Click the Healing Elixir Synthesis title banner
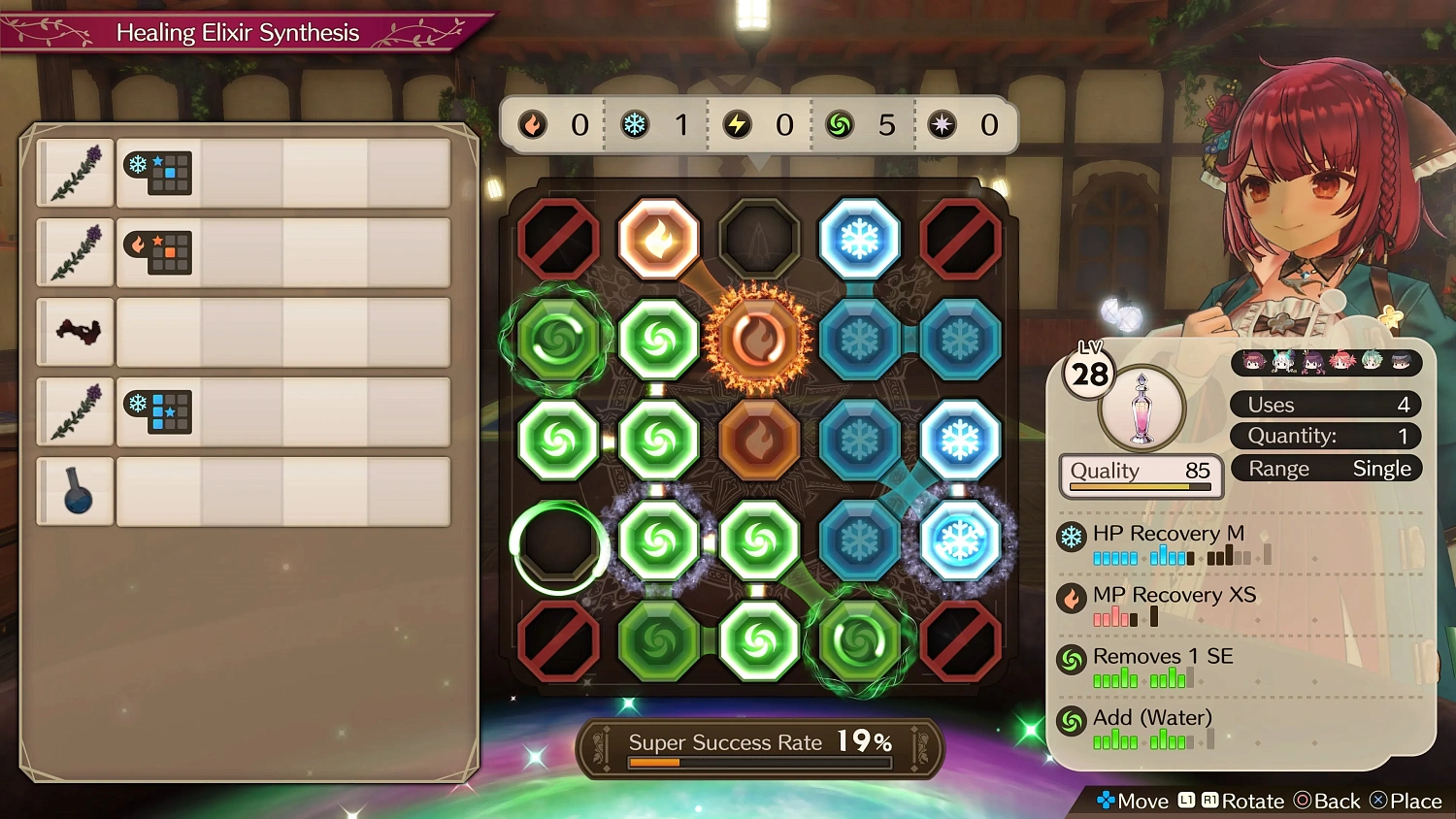 coord(238,32)
